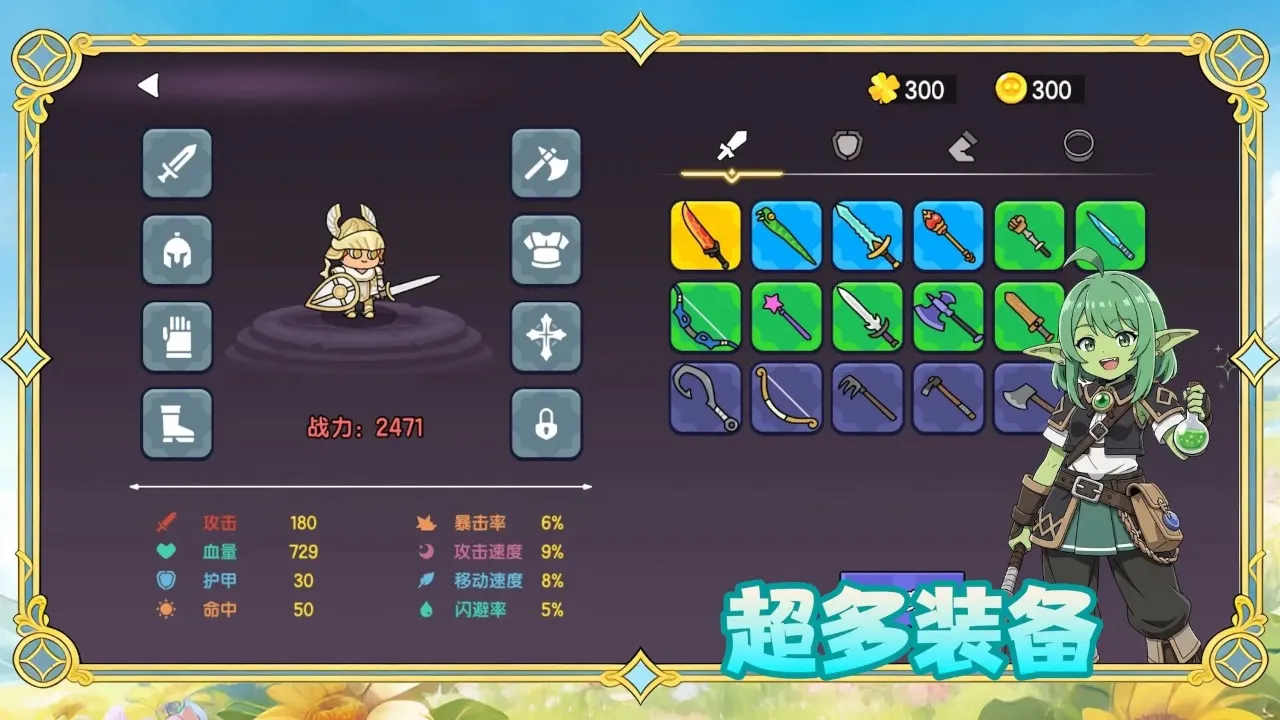Select the pink star wand
1280x720 pixels.
click(787, 317)
